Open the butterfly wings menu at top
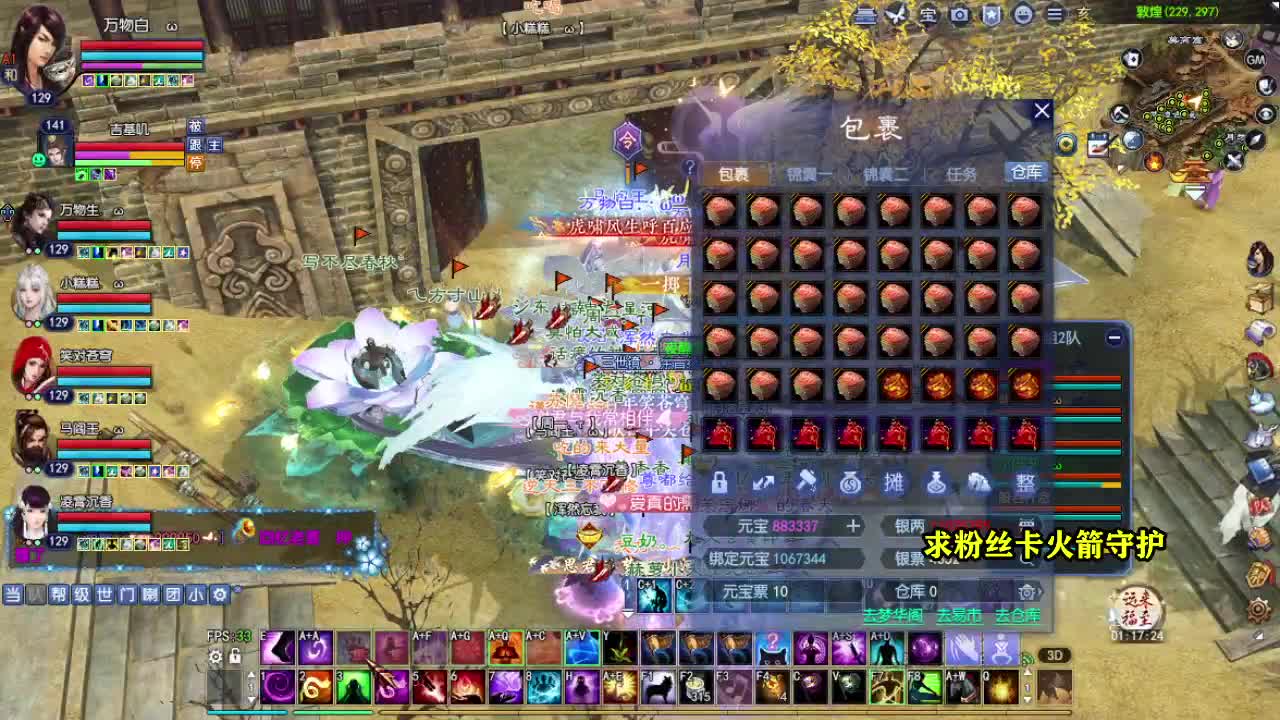Image resolution: width=1280 pixels, height=720 pixels. (x=897, y=13)
